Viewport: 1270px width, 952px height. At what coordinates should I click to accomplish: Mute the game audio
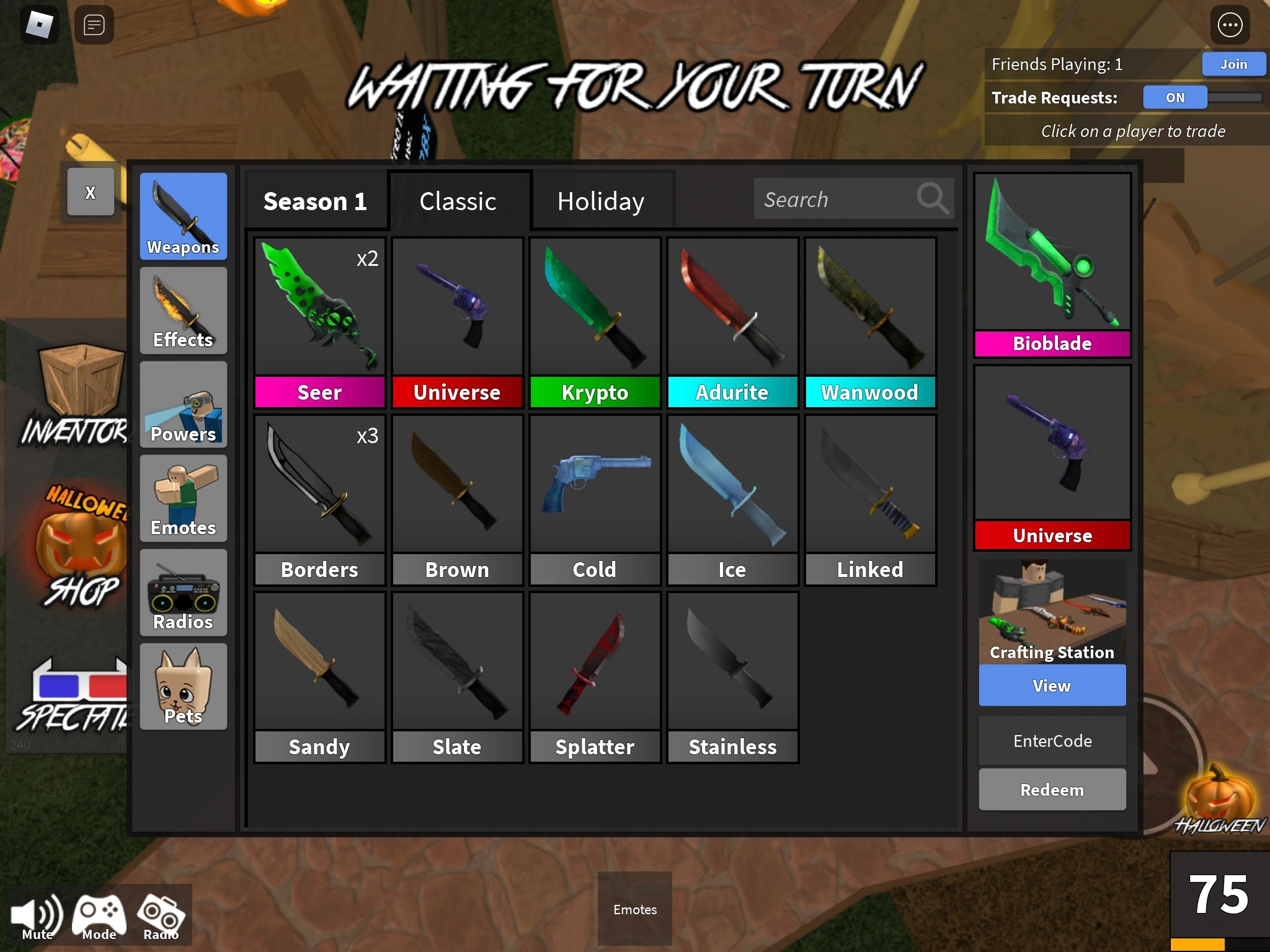point(36,912)
